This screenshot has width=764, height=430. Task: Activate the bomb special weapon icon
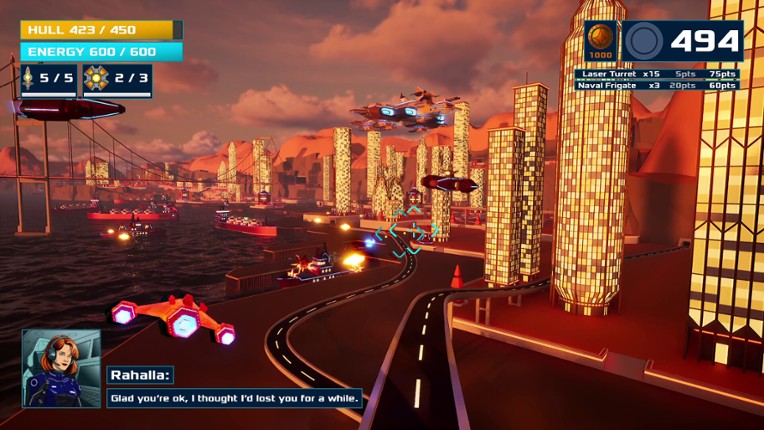pyautogui.click(x=97, y=78)
